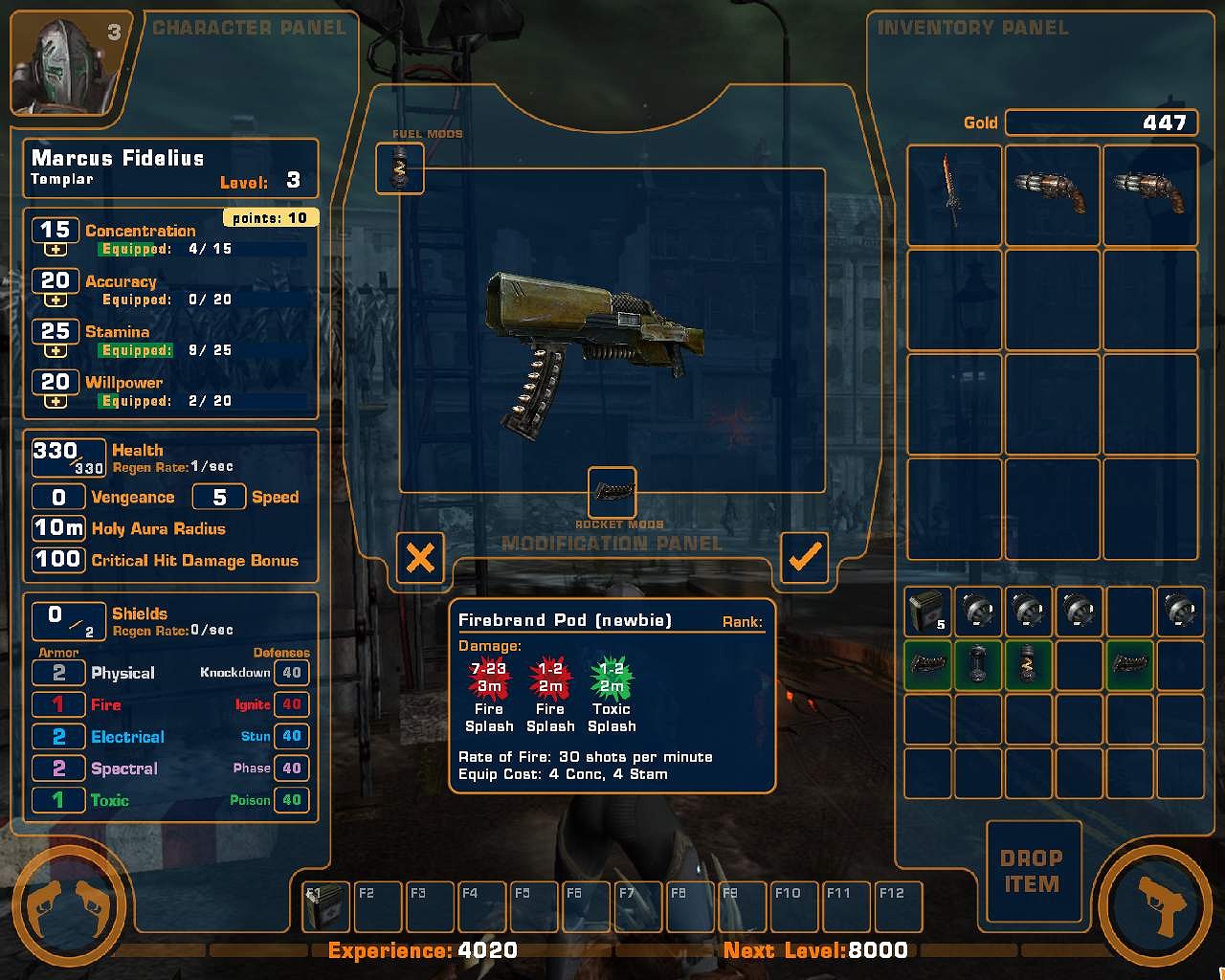1225x980 pixels.
Task: Increase the Accuracy attribute
Action: [56, 301]
